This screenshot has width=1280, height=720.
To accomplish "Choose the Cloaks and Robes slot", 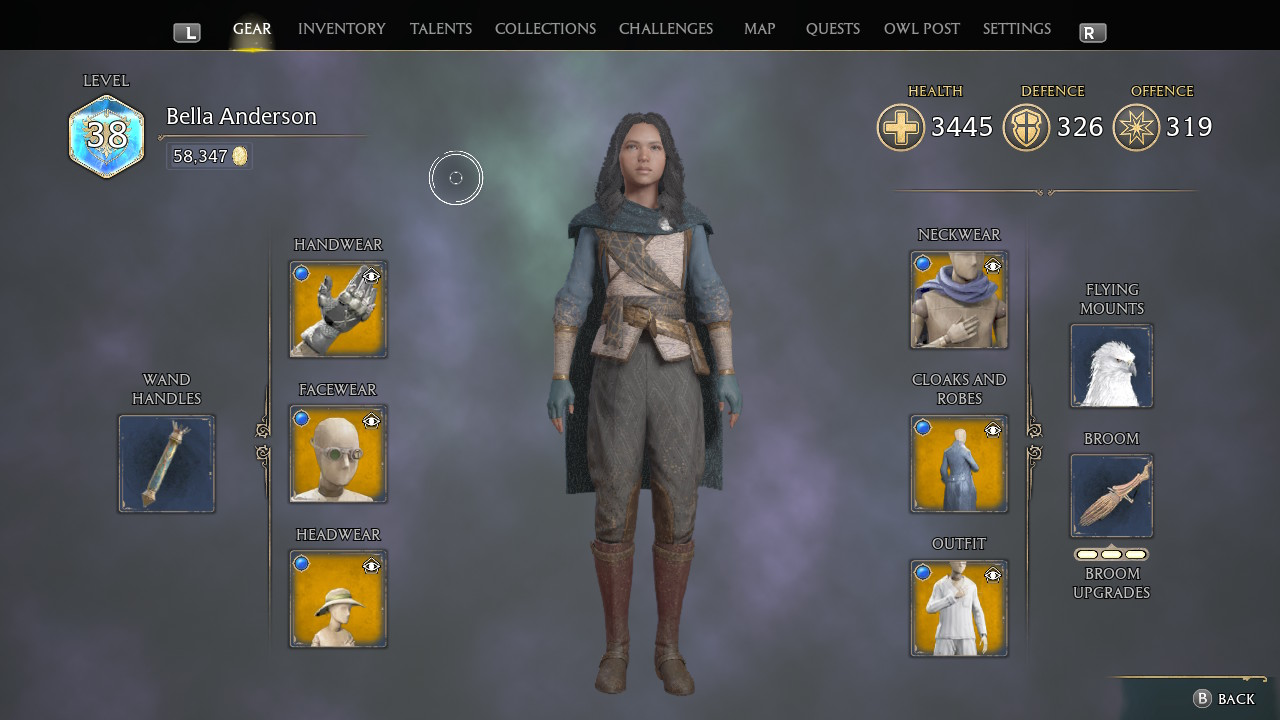I will click(958, 464).
